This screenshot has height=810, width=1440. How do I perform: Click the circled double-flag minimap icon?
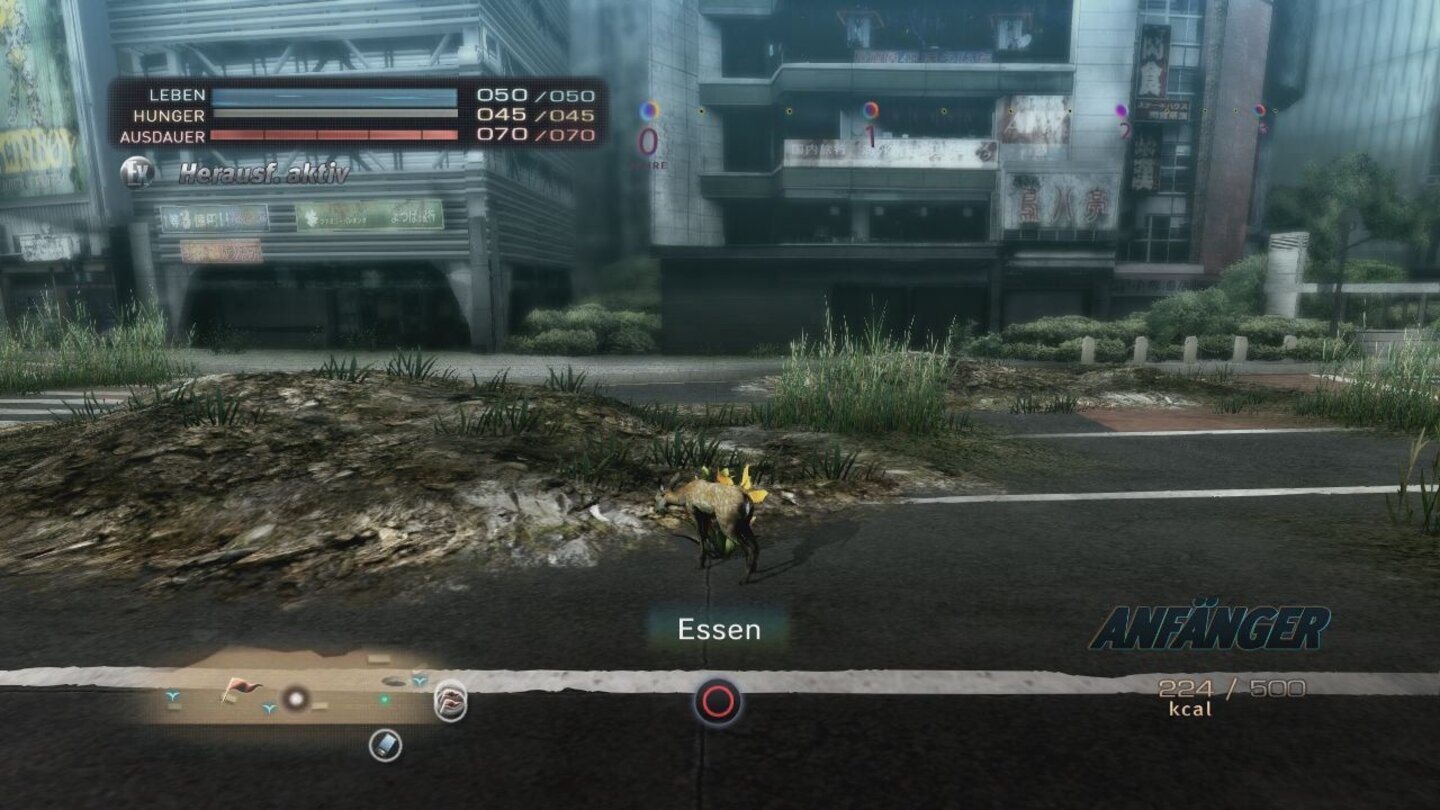tap(451, 700)
